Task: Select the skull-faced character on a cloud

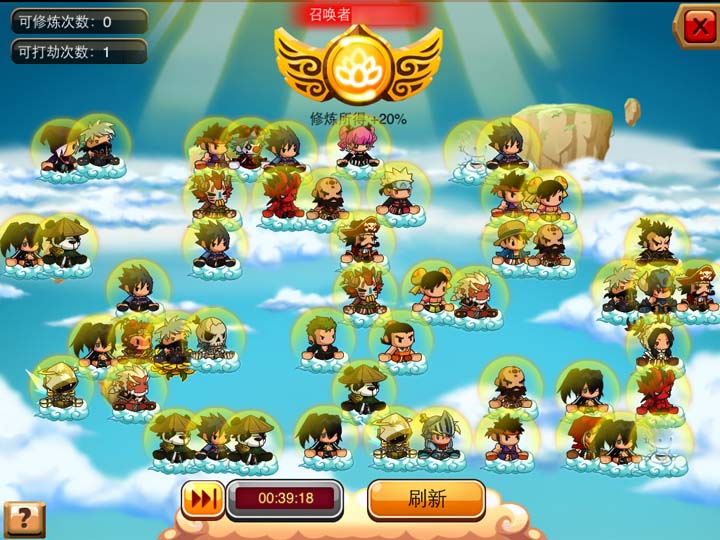Action: 211,341
